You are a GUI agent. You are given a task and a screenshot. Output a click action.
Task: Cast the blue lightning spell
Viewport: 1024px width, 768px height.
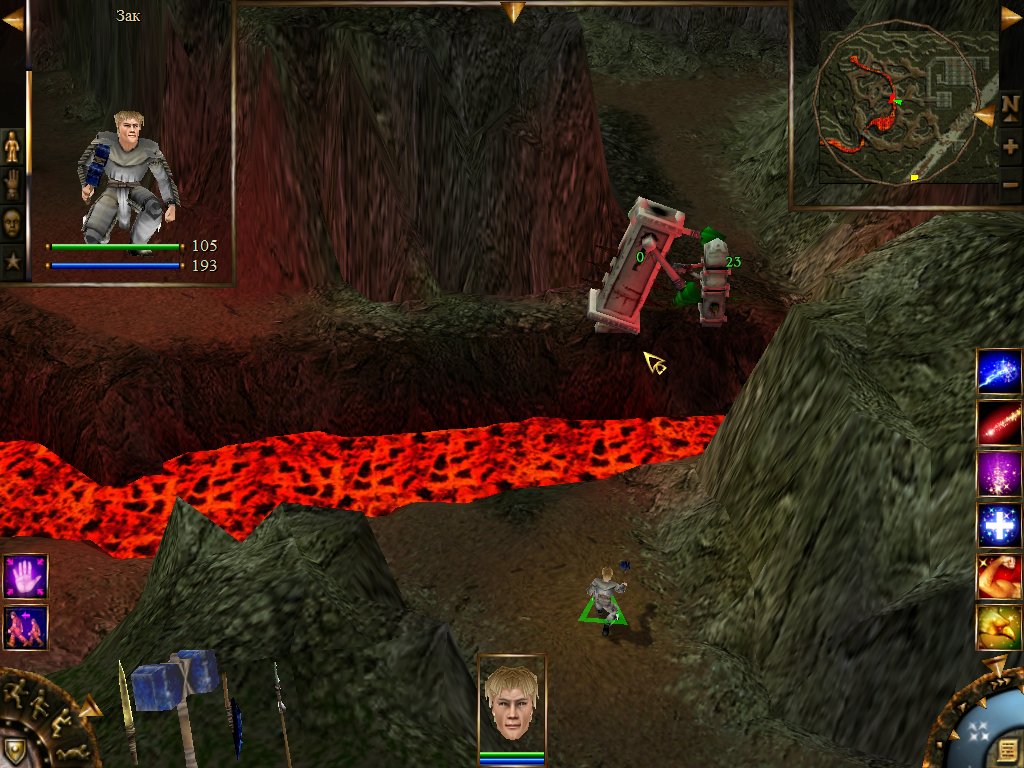[x=999, y=371]
